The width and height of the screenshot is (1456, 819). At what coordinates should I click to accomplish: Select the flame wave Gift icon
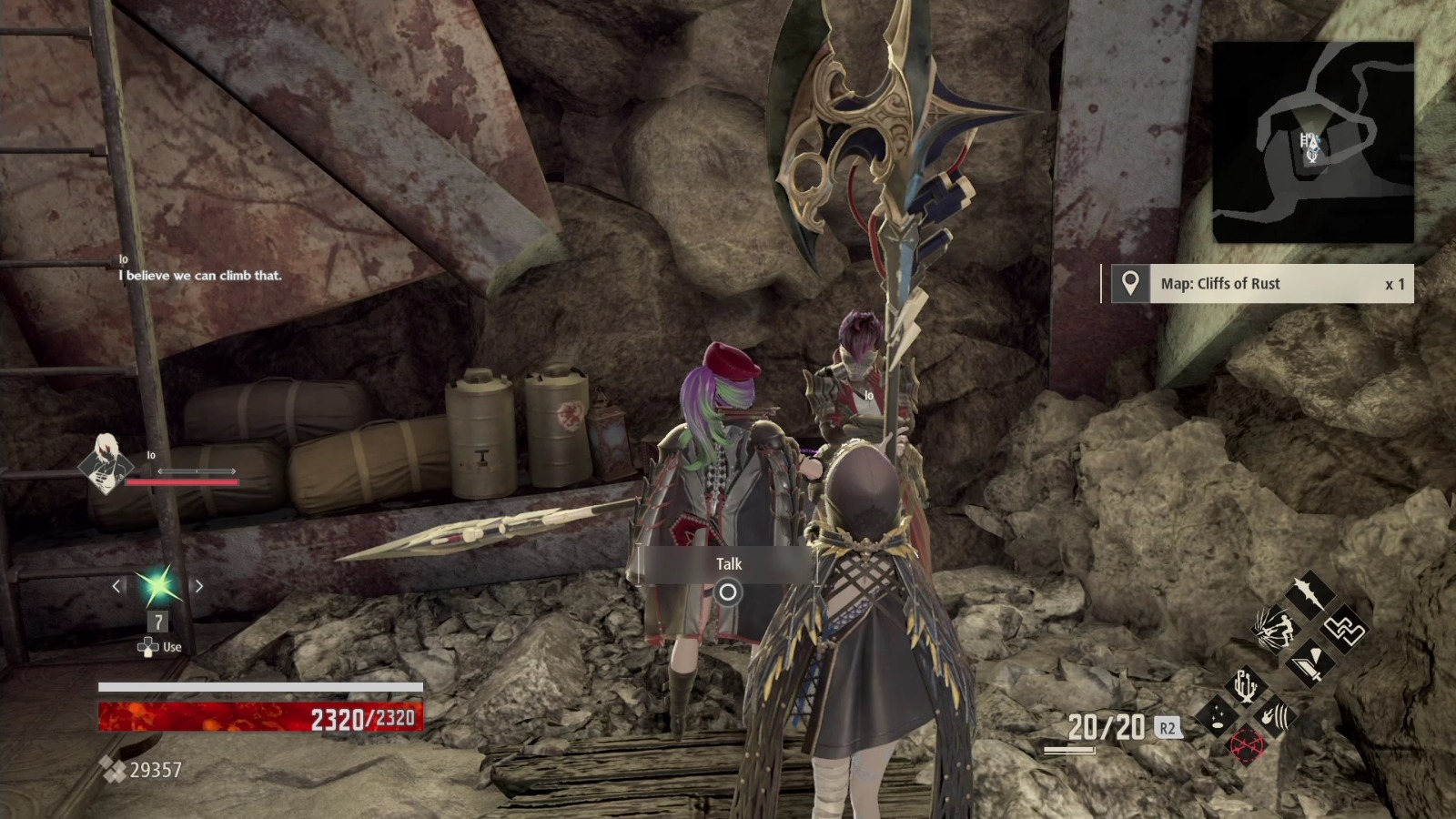pos(1276,714)
